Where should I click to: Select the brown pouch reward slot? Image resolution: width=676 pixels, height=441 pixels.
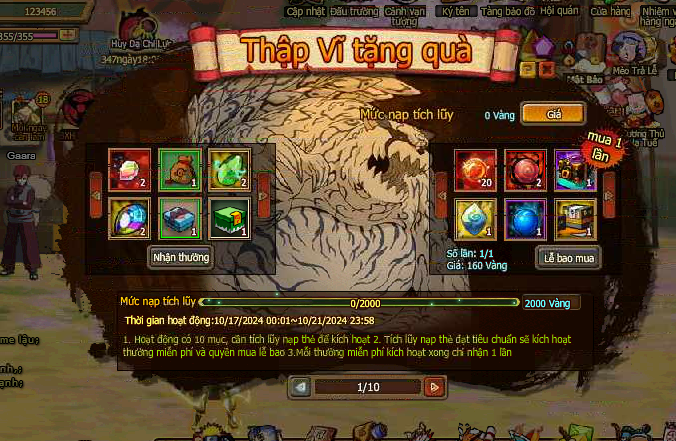pyautogui.click(x=180, y=170)
